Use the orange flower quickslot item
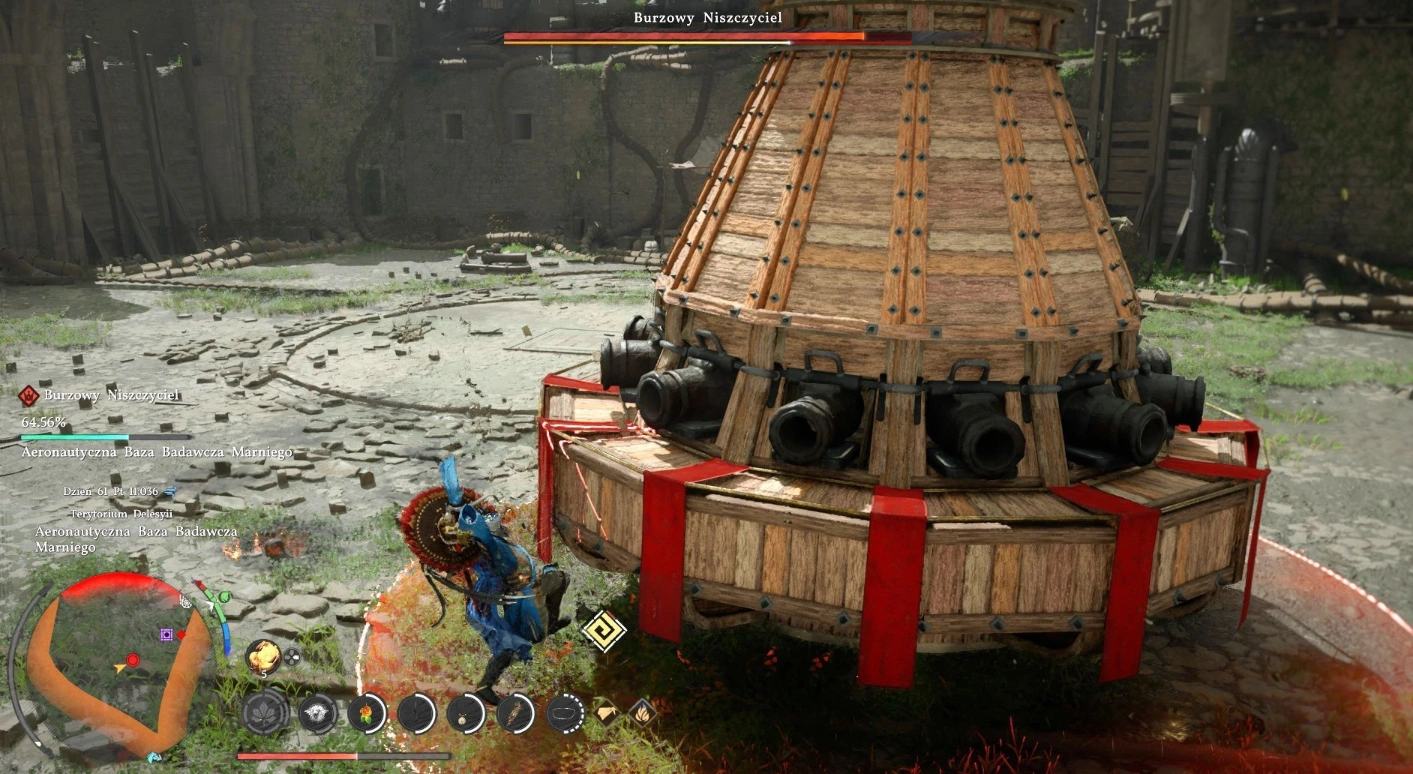Viewport: 1413px width, 774px height. click(x=366, y=712)
